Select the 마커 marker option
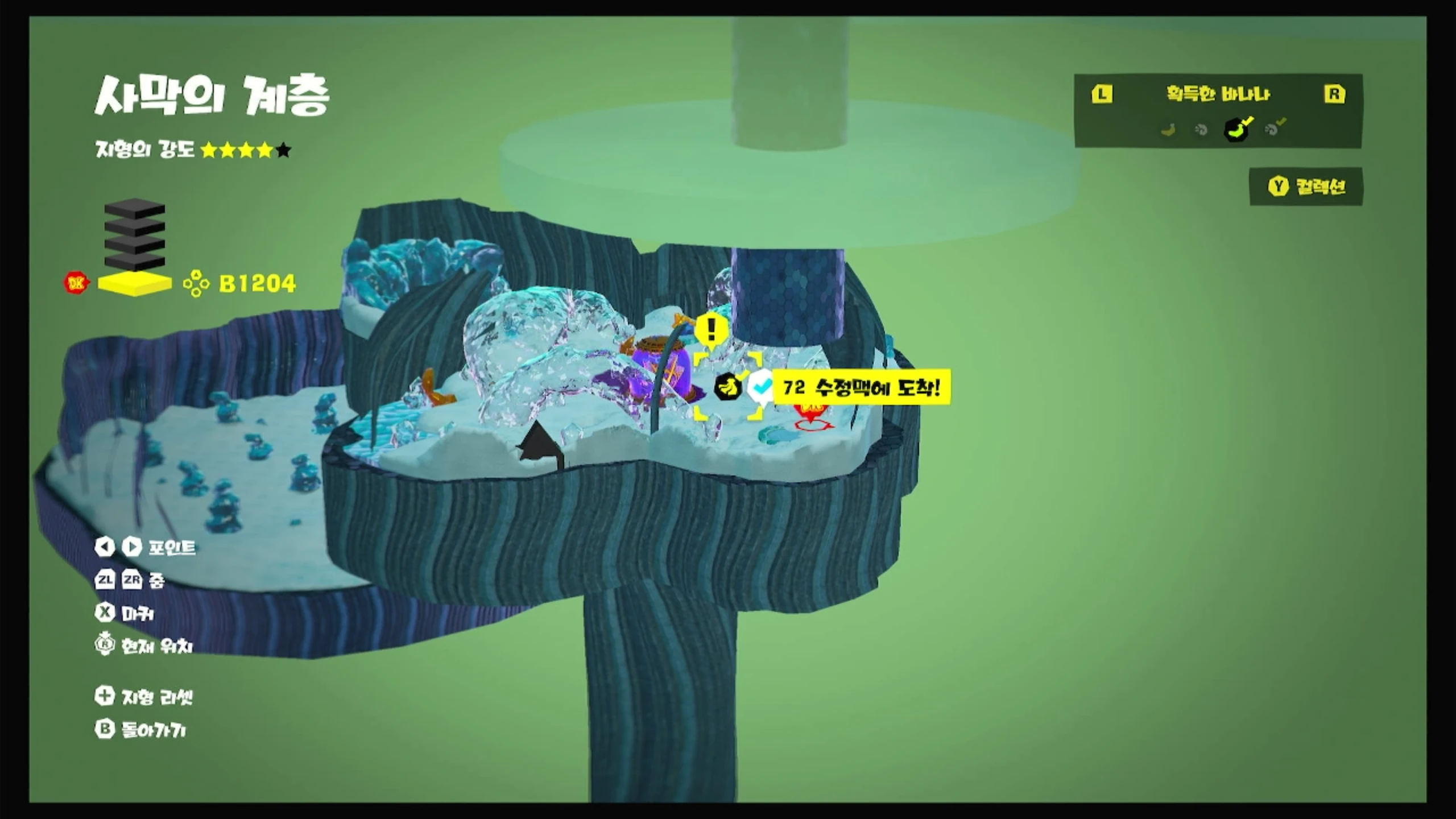Viewport: 1456px width, 819px height. click(x=125, y=613)
